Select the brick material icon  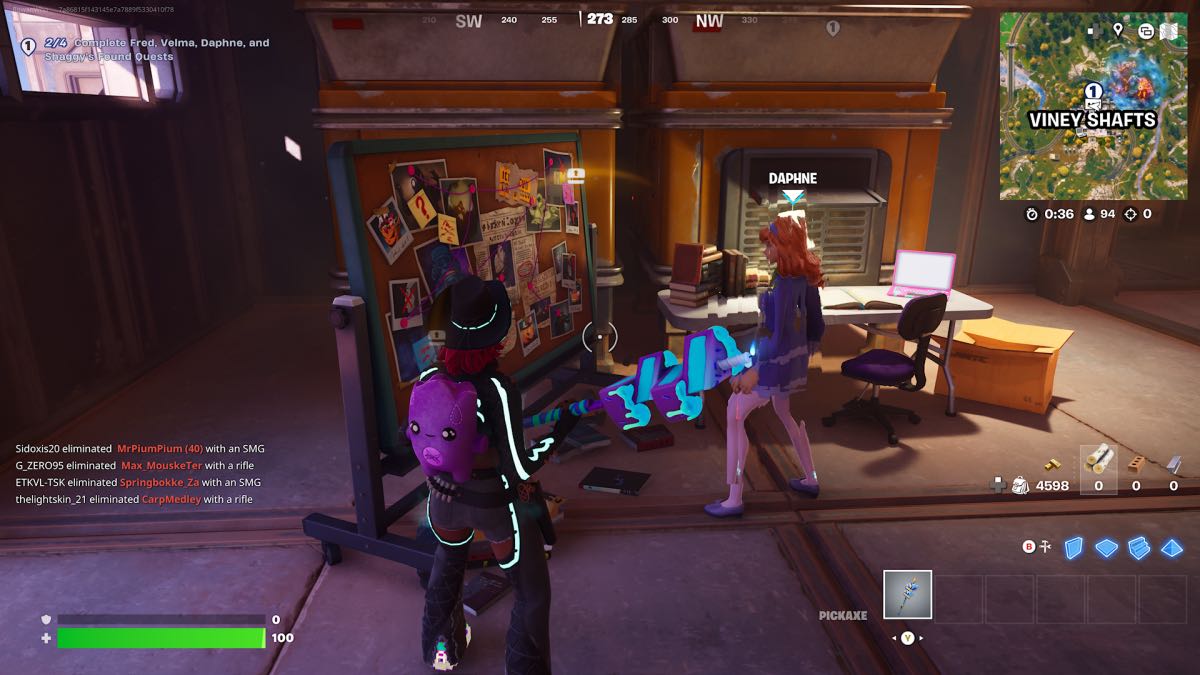(1136, 463)
